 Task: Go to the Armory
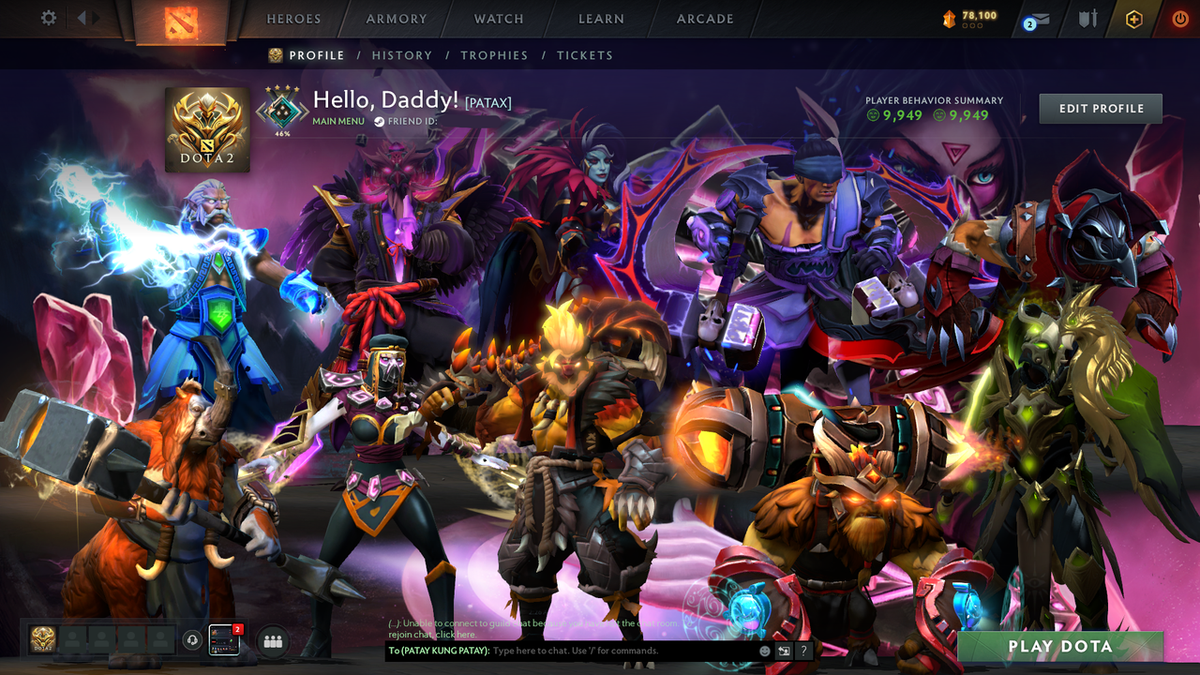point(396,19)
